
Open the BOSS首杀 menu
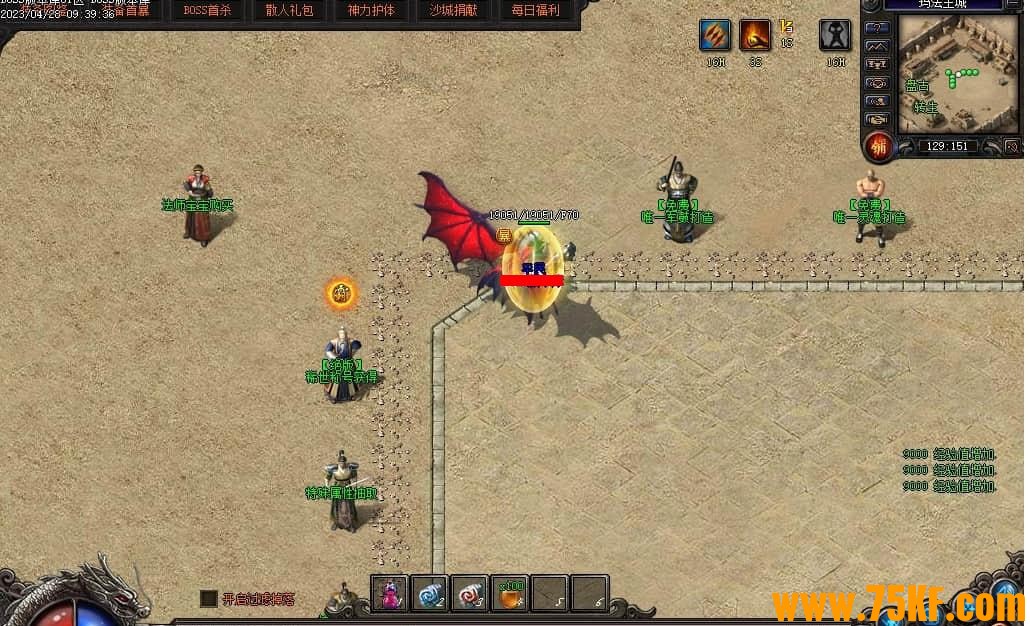[208, 11]
